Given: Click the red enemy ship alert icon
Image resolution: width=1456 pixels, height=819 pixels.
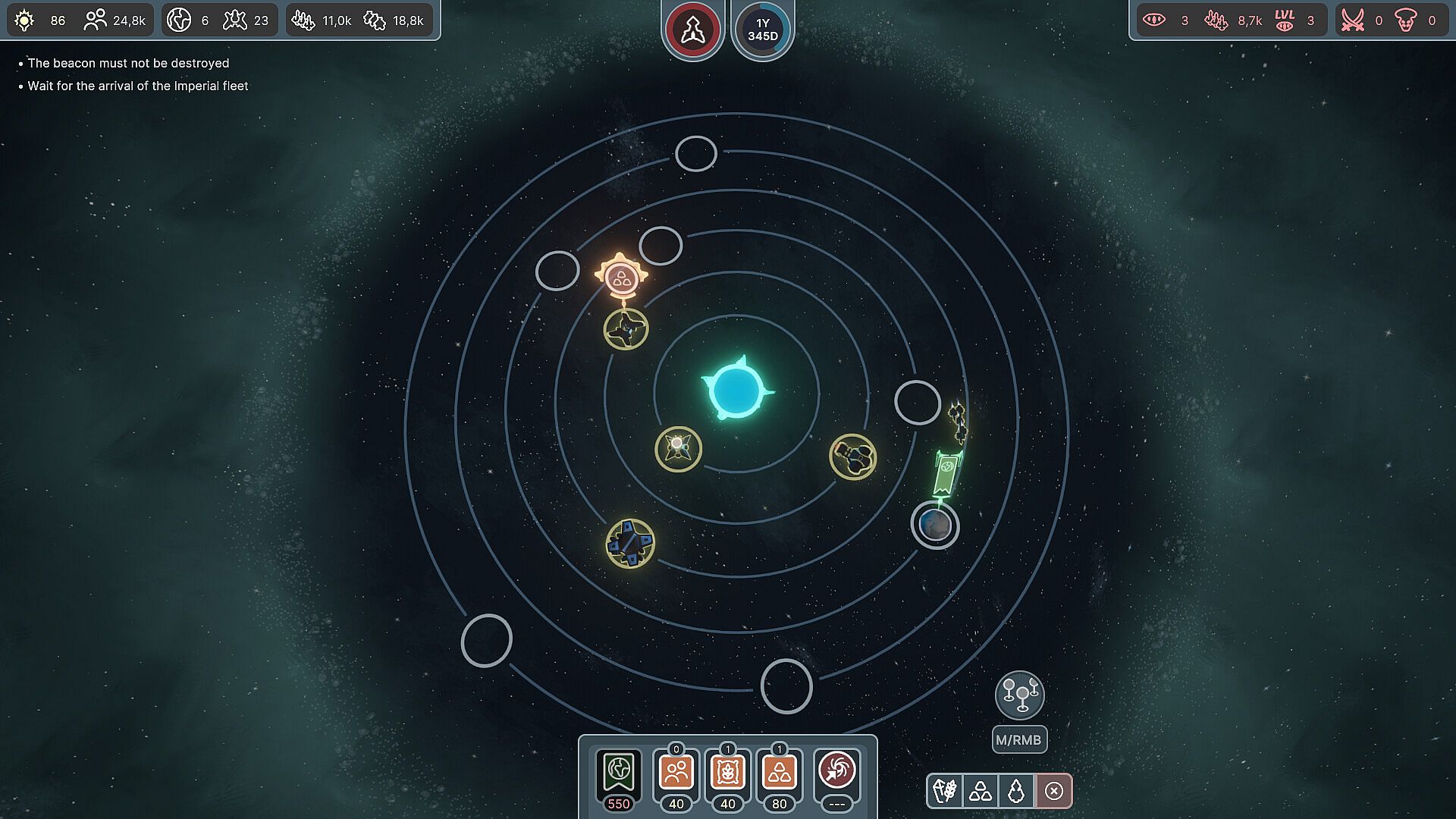Looking at the screenshot, I should pyautogui.click(x=692, y=30).
